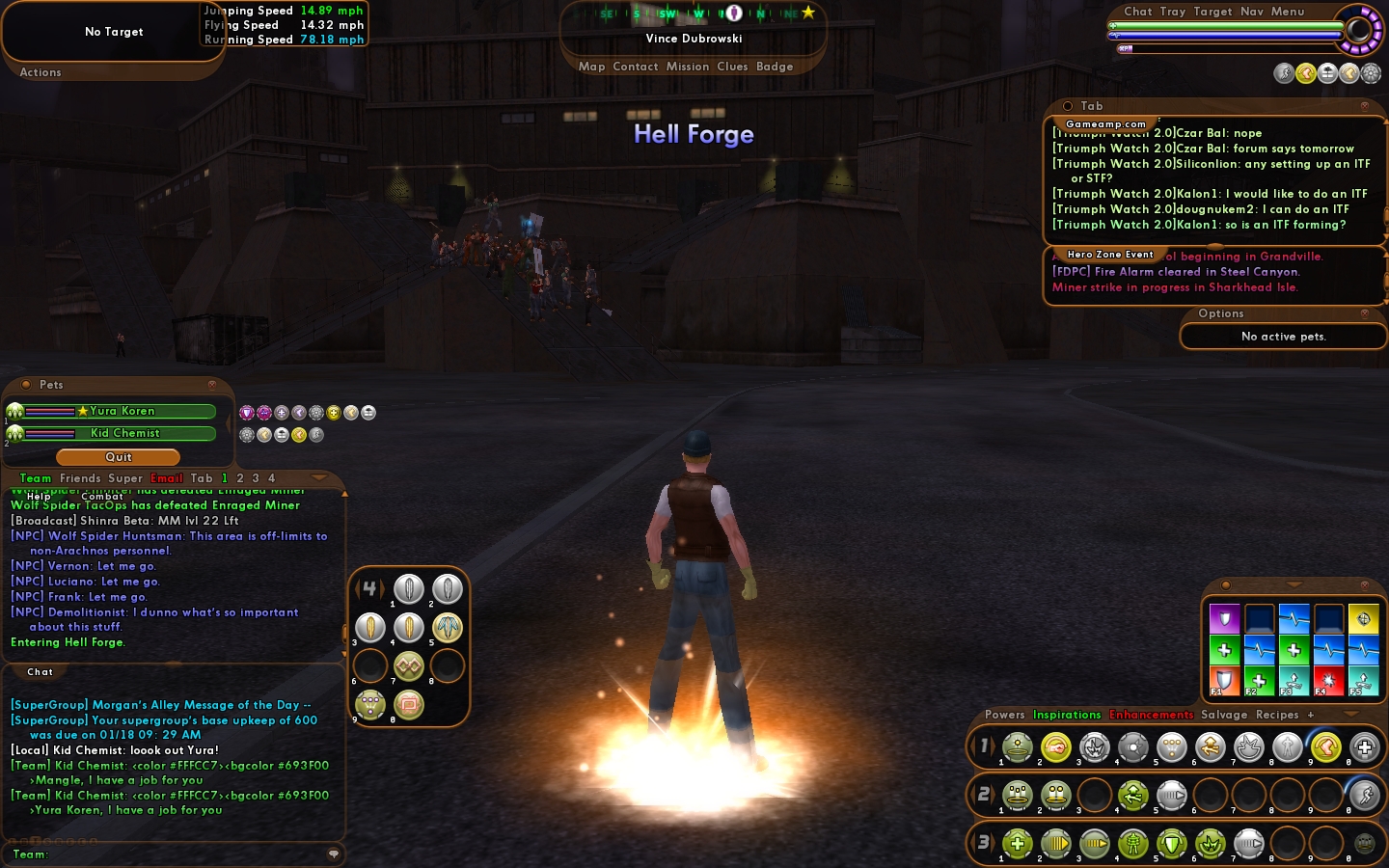Image resolution: width=1389 pixels, height=868 pixels.
Task: Open the Badge window
Action: click(775, 67)
